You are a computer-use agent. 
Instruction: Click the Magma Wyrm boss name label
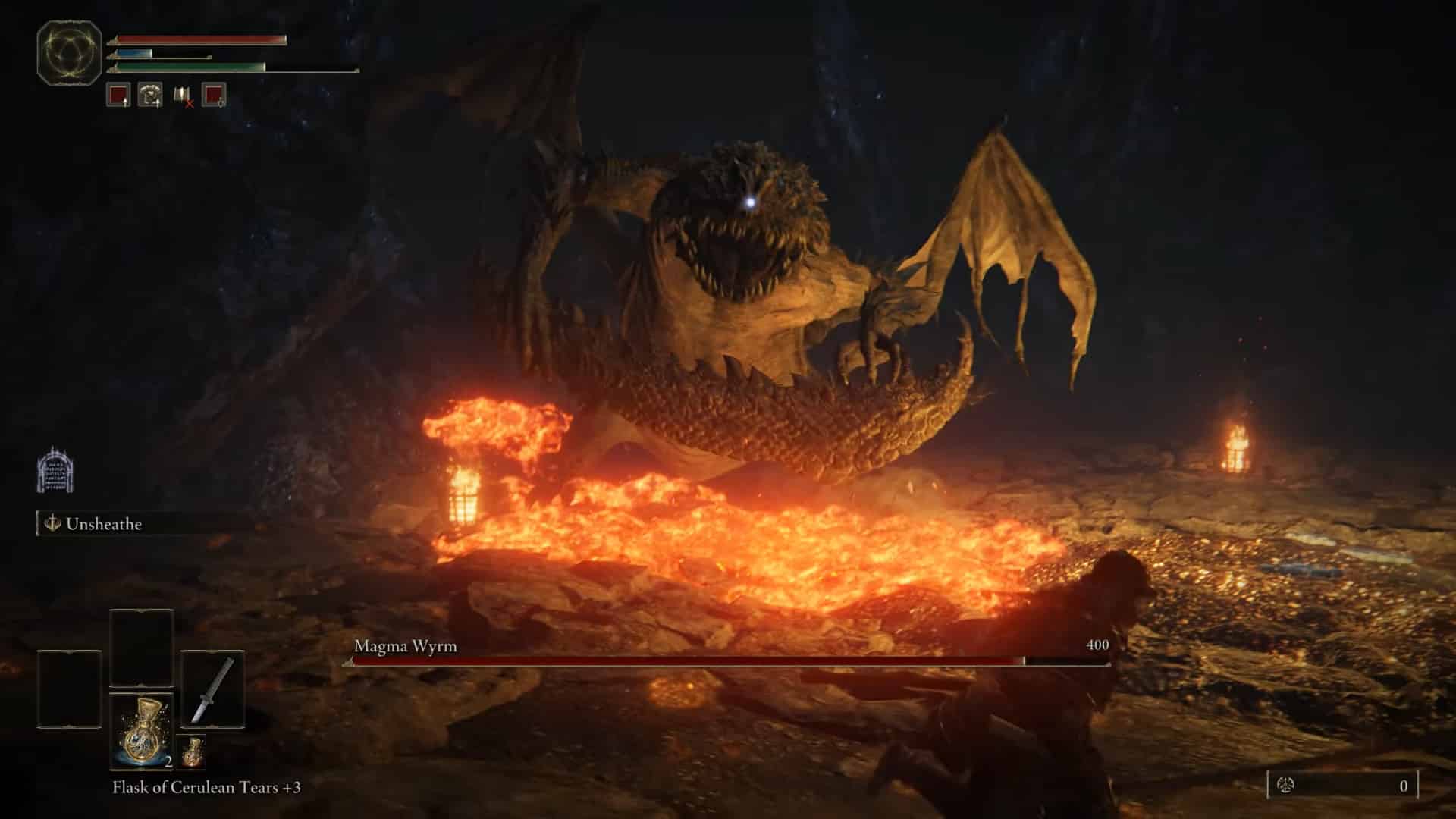click(x=404, y=648)
